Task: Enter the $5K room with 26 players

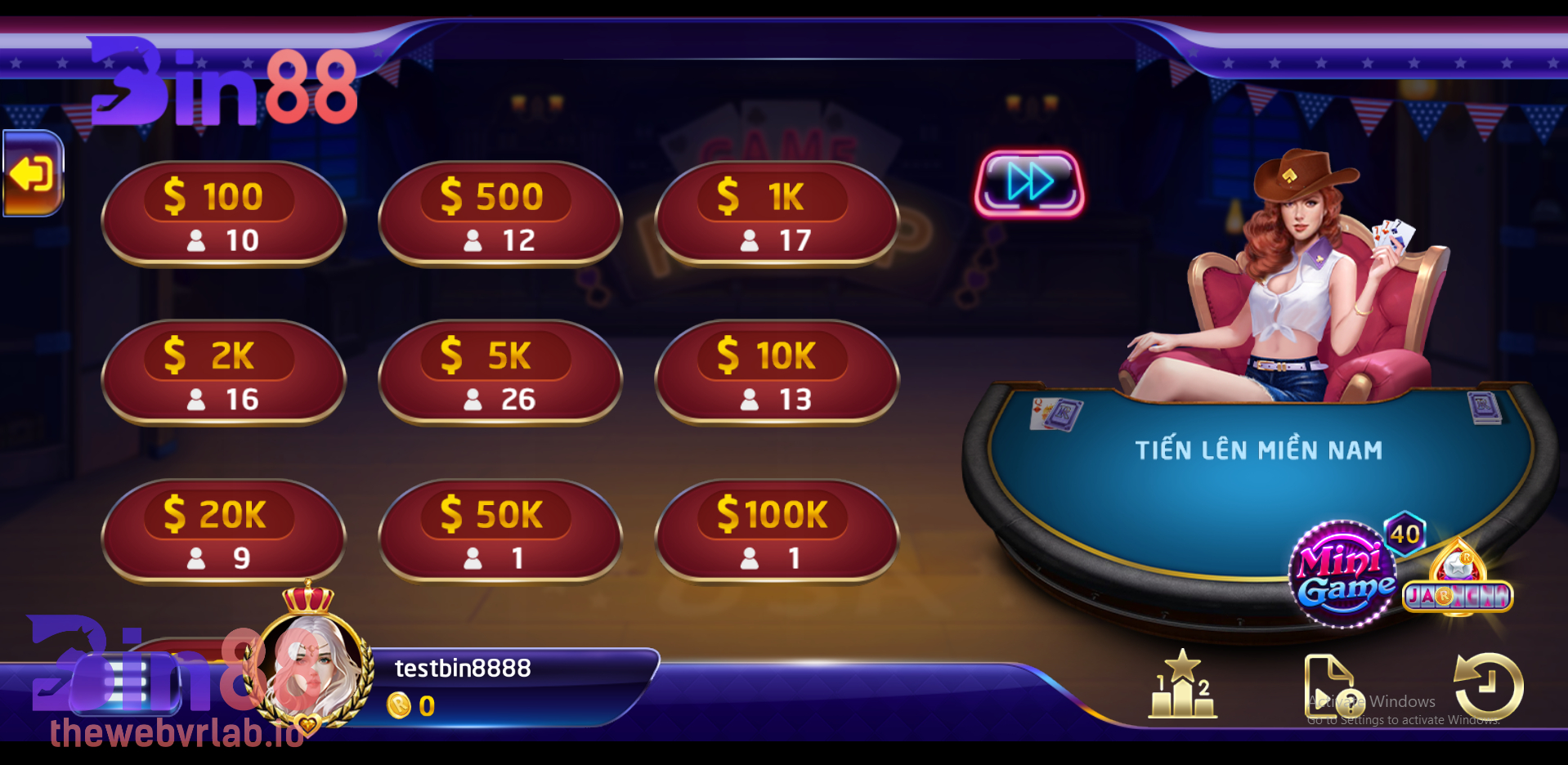Action: click(500, 374)
